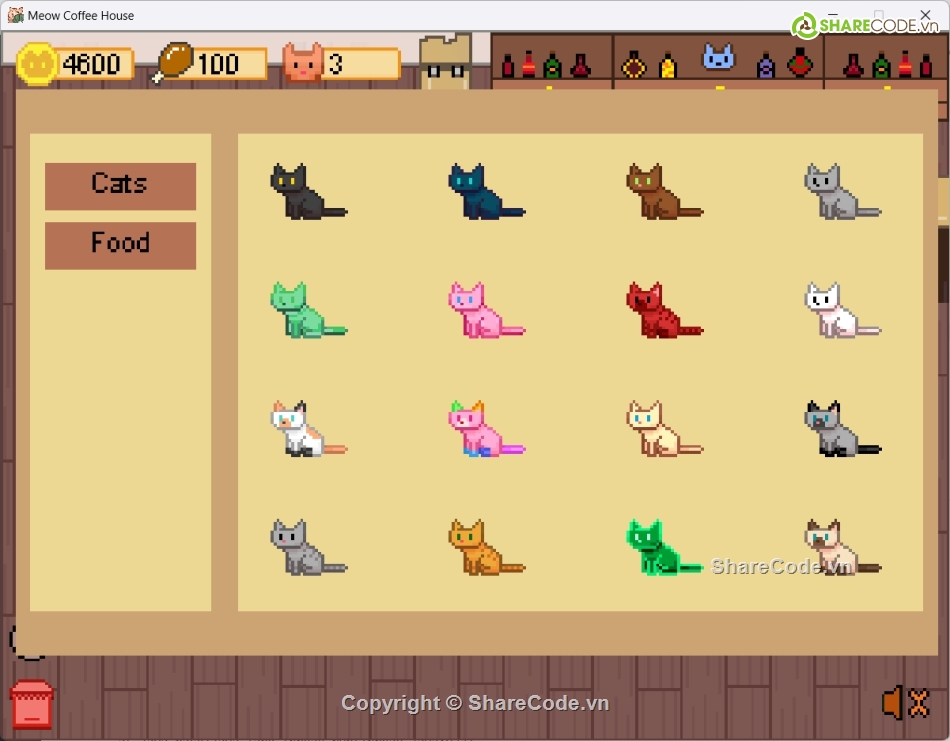Viewport: 950px width, 741px height.
Task: Pick the cream-colored cat
Action: point(657,429)
